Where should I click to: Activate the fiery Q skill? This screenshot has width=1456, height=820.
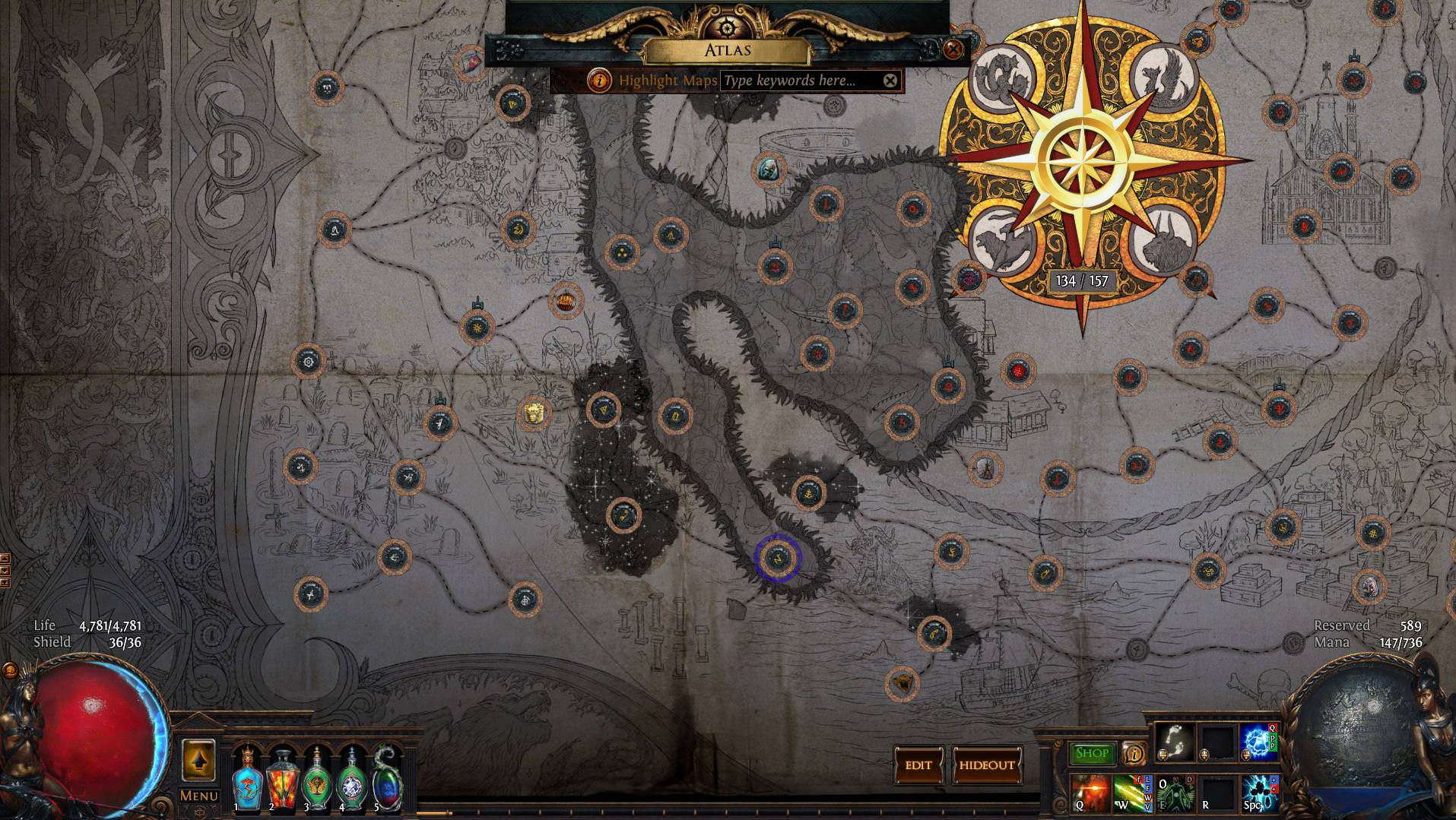click(x=1090, y=792)
